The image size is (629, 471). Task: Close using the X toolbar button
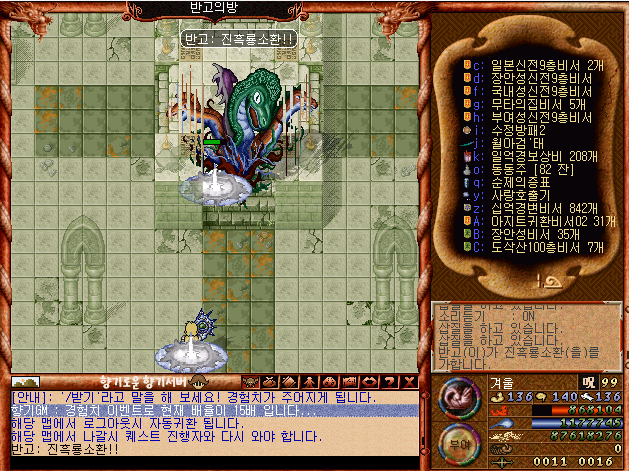(x=408, y=381)
